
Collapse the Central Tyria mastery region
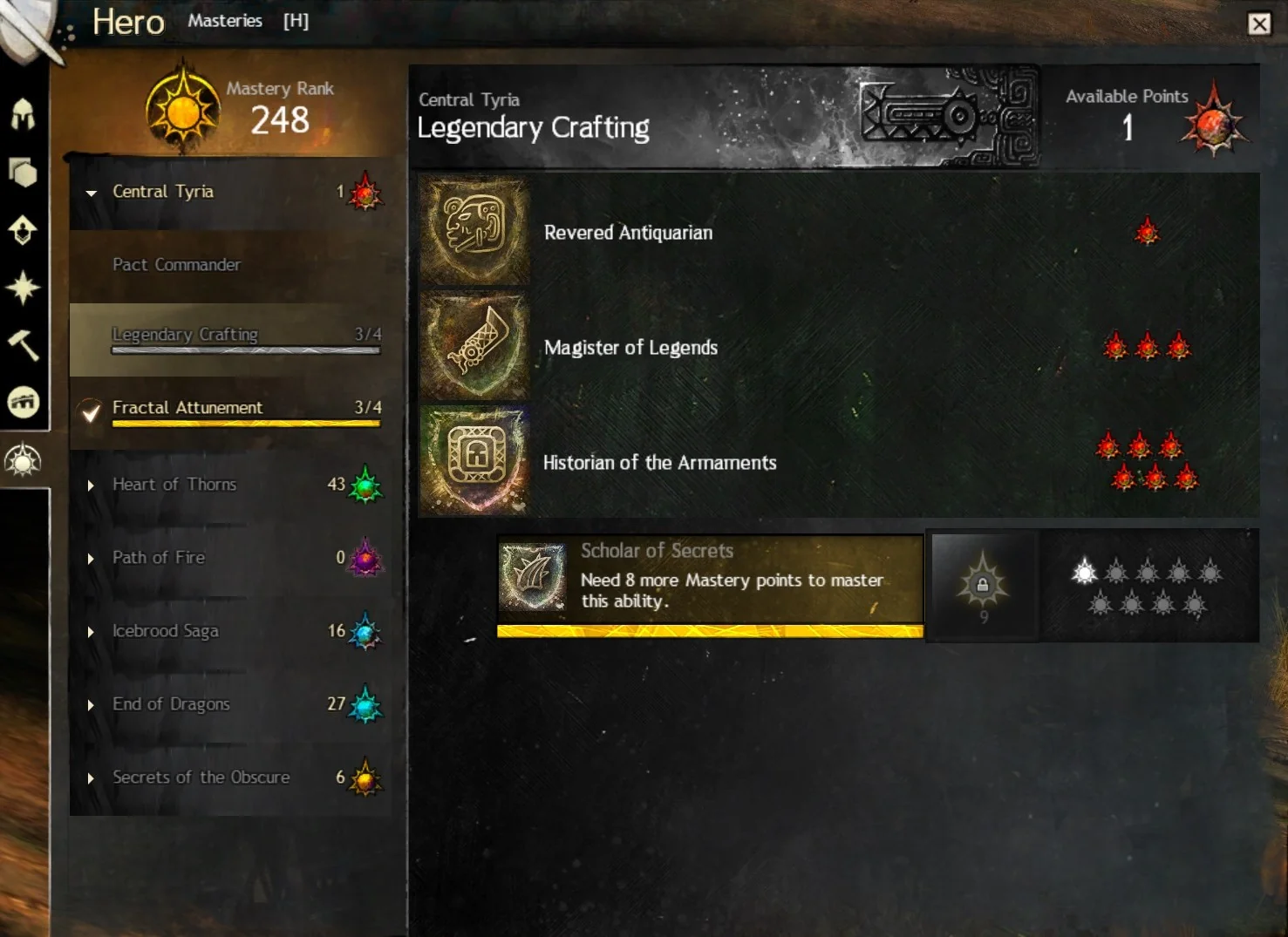tap(92, 193)
